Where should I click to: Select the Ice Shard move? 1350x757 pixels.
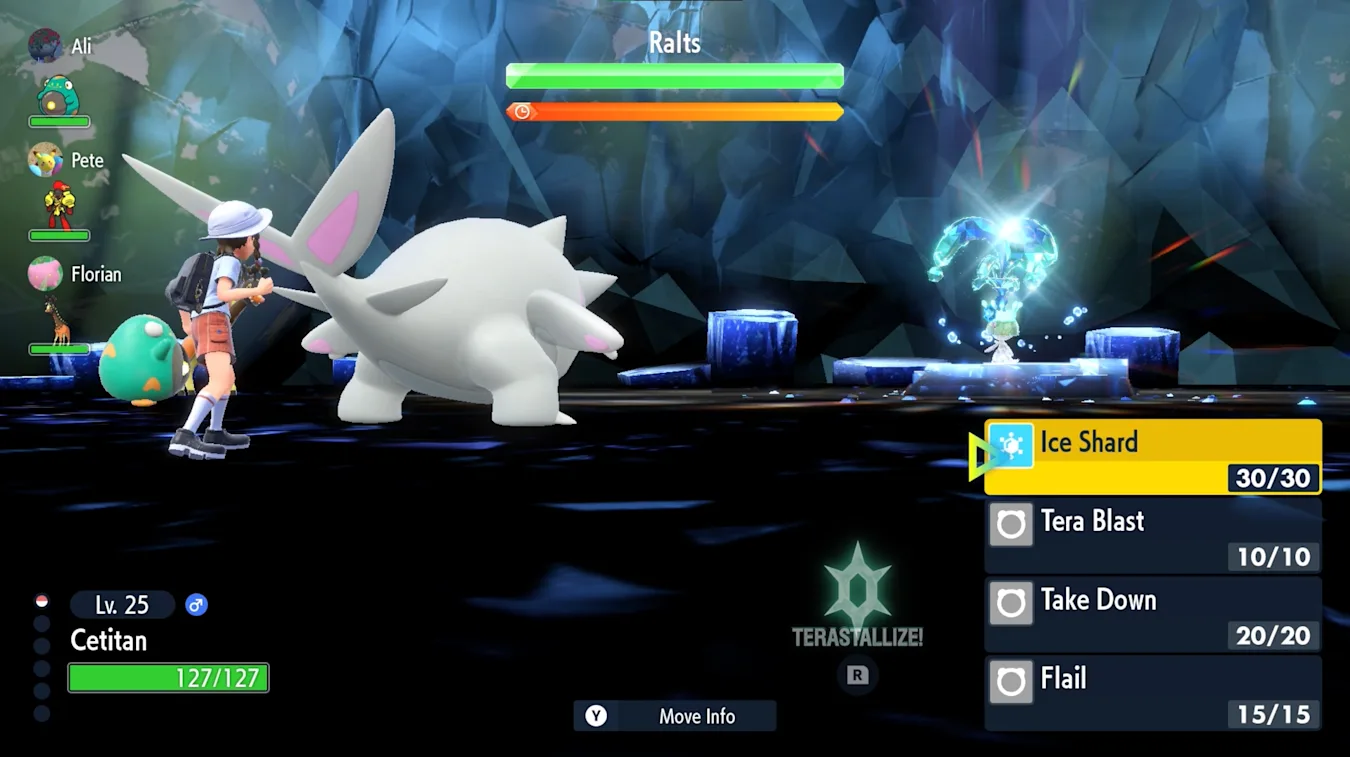pyautogui.click(x=1152, y=457)
